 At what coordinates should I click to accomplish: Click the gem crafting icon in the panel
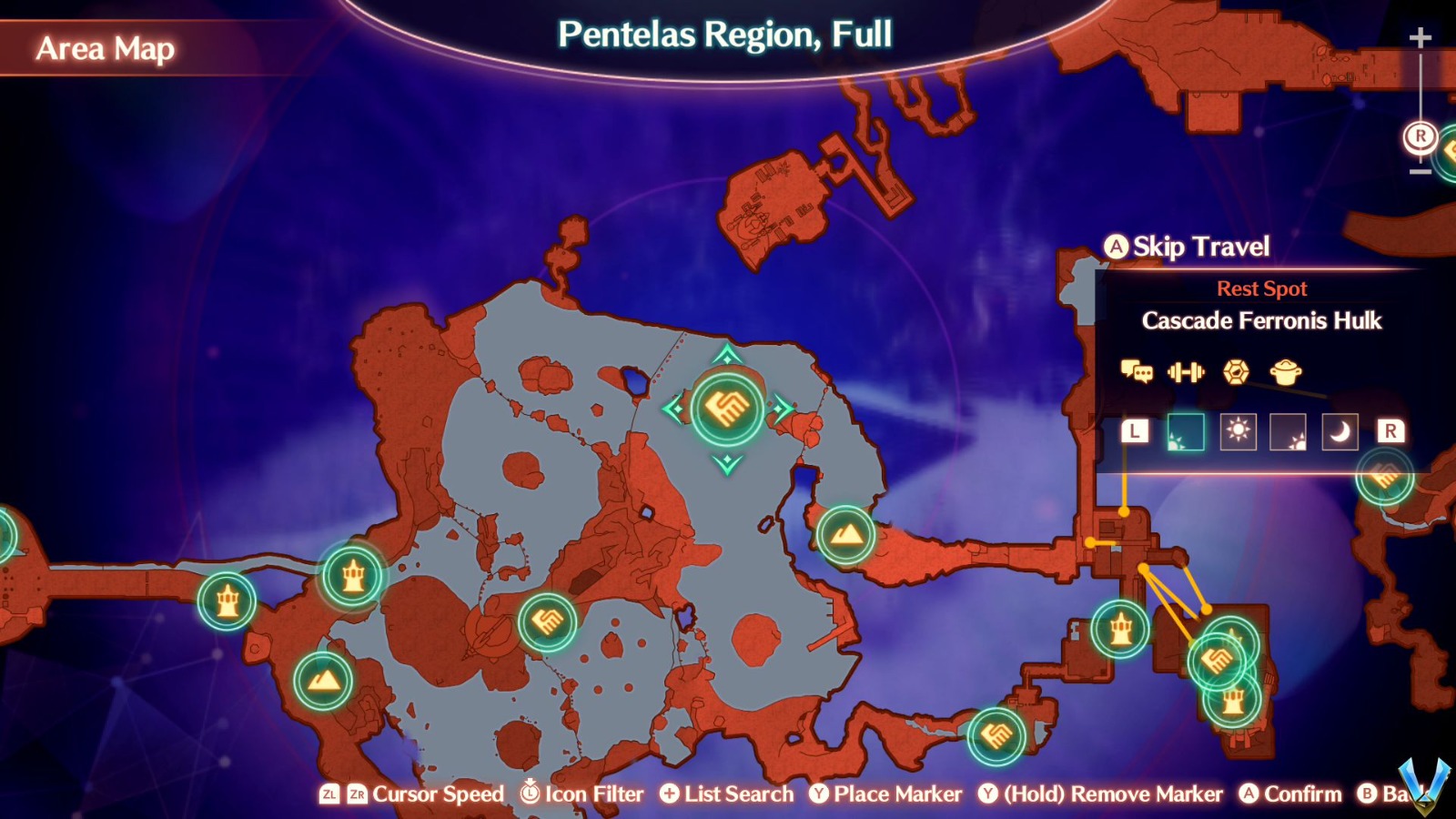tap(1236, 373)
